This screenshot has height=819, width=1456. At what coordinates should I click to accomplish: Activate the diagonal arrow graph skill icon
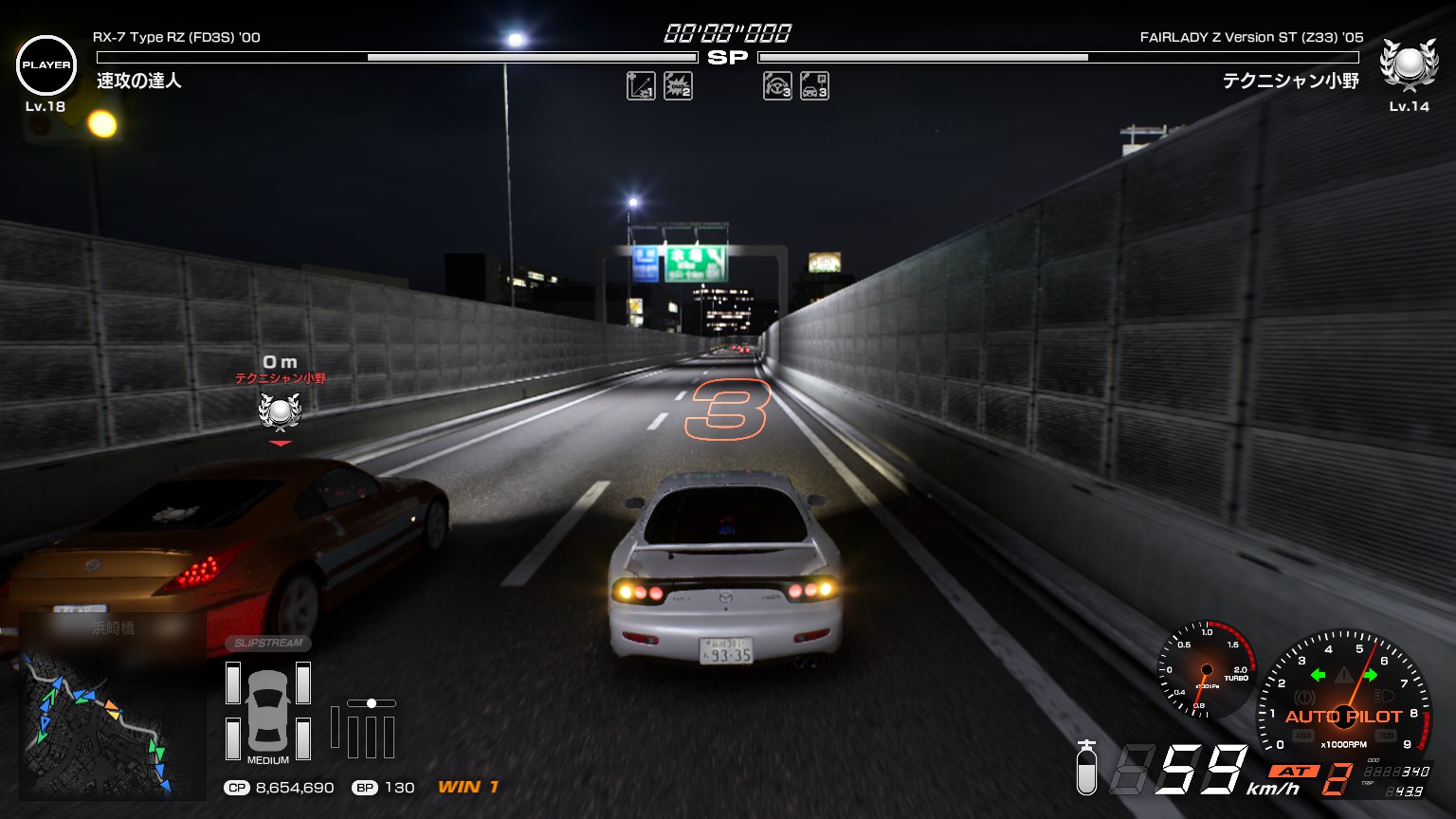coord(641,86)
